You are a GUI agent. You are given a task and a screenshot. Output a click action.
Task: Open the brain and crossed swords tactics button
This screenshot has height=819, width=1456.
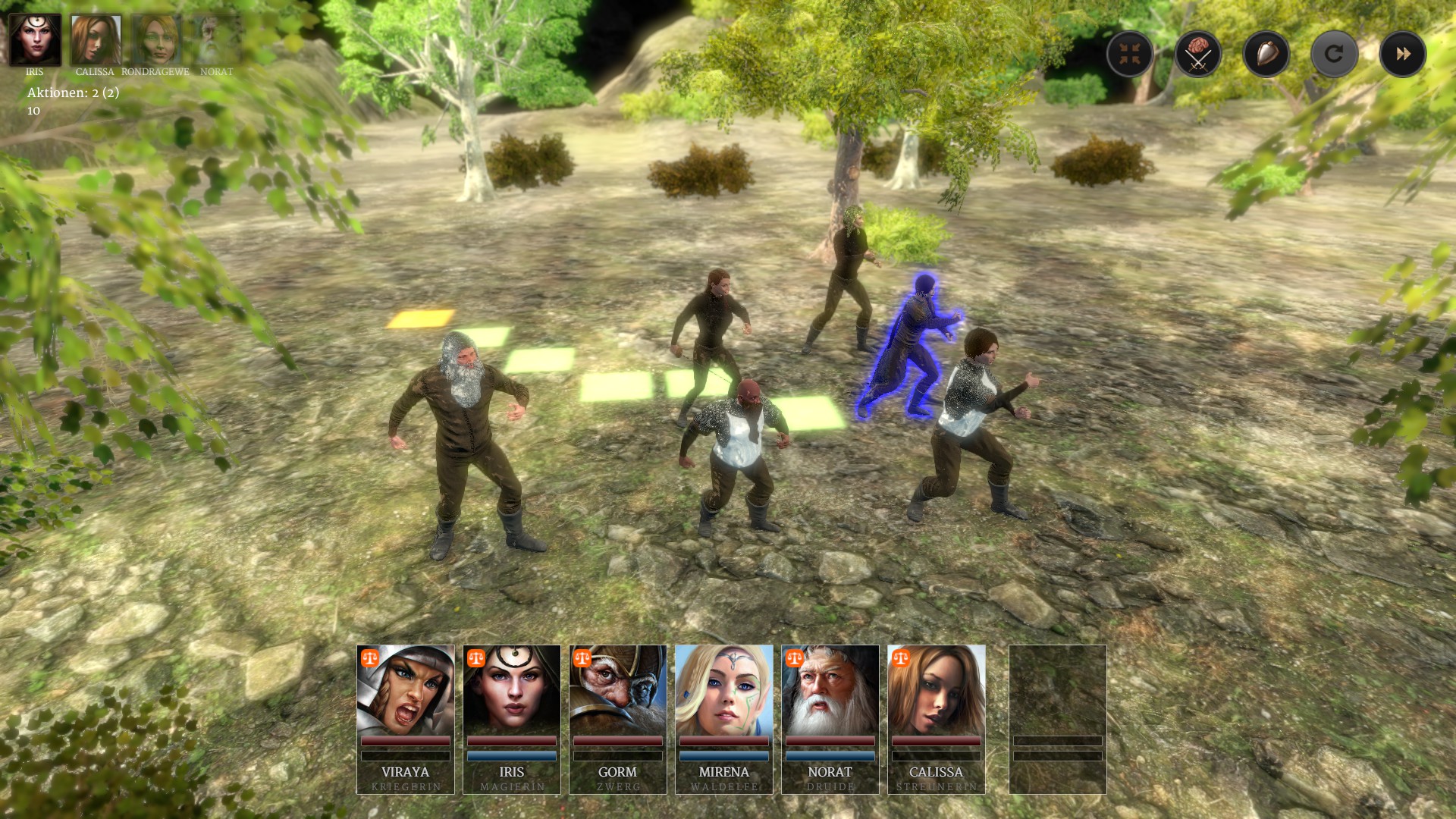1197,54
